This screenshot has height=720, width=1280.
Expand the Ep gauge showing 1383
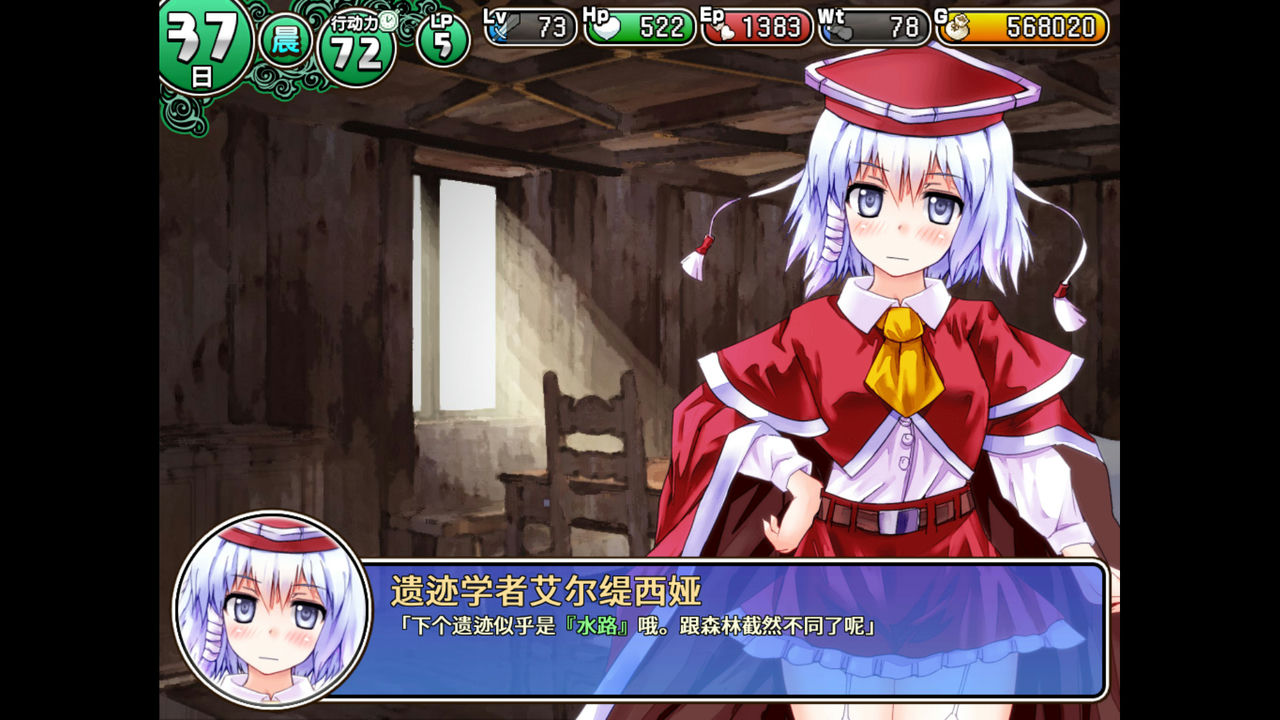click(760, 29)
